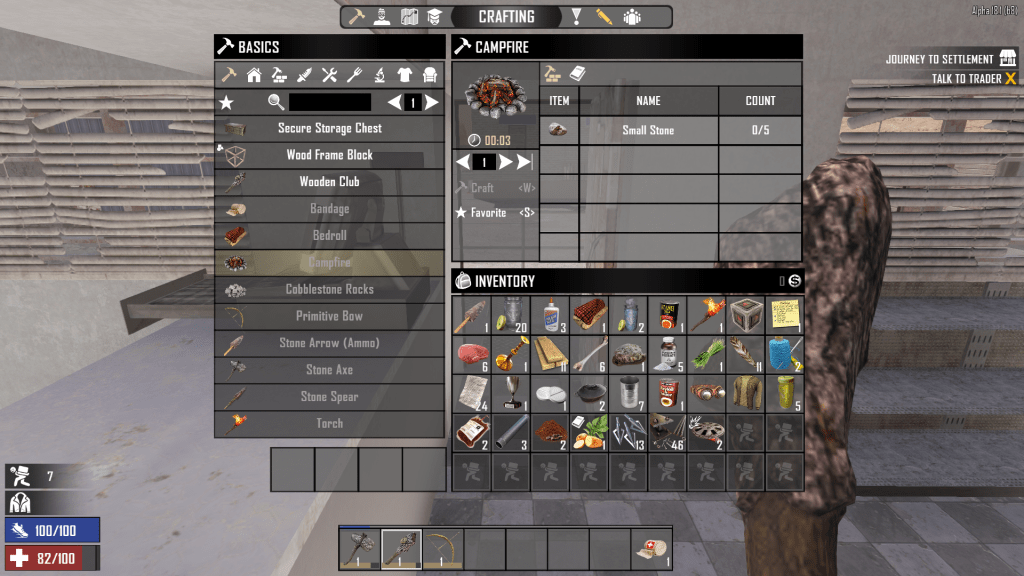Toggle the favorites star filter
This screenshot has height=576, width=1024.
pyautogui.click(x=227, y=102)
